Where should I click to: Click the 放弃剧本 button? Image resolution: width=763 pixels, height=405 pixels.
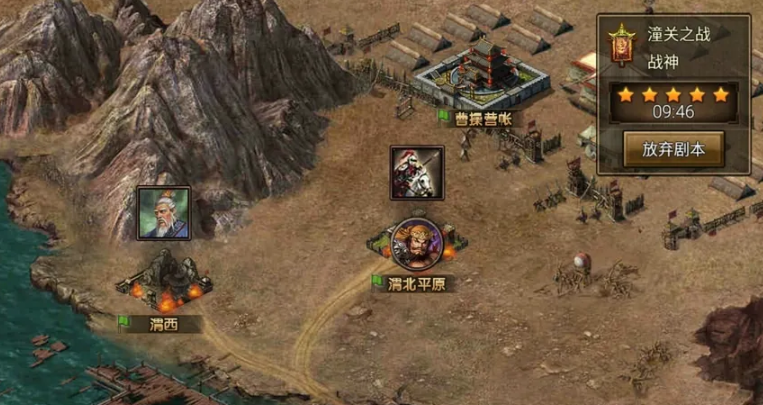tap(673, 150)
